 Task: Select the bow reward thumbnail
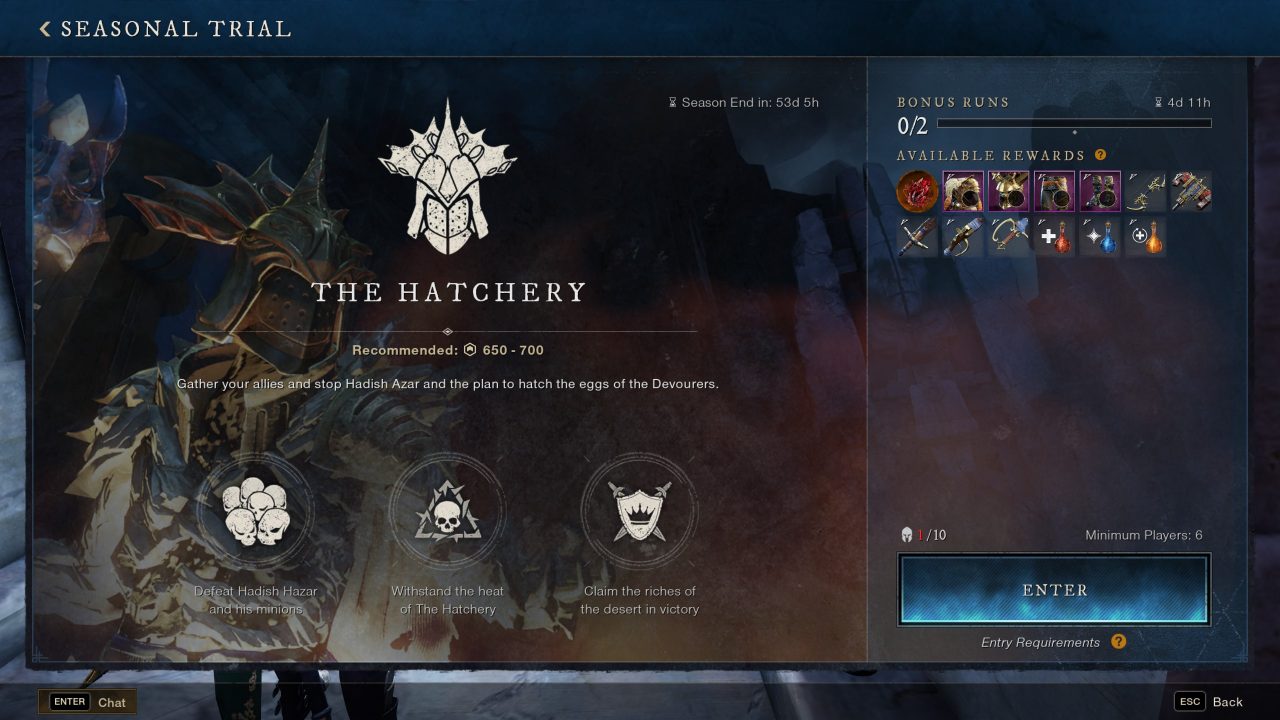click(x=1146, y=191)
